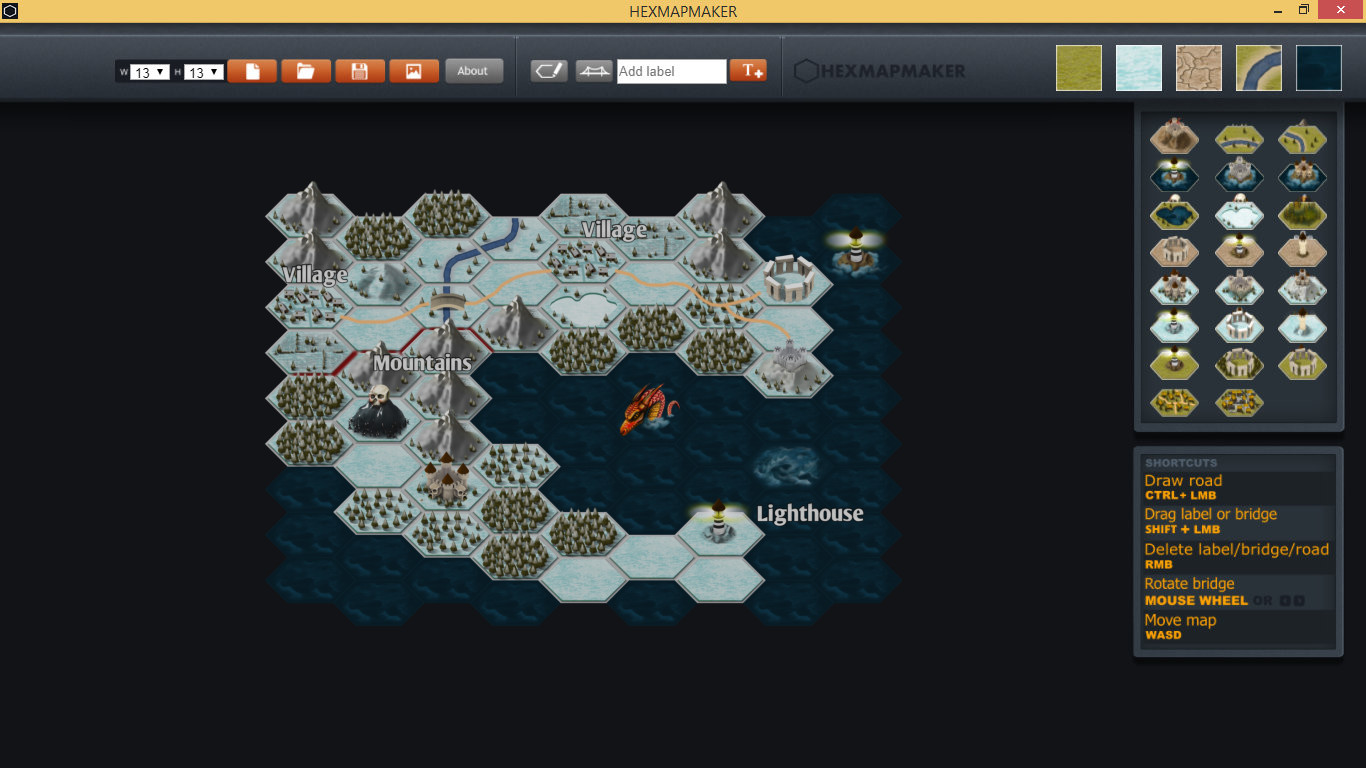Screen dimensions: 1366x768
Task: Select the eraser tool in the toolbar
Action: point(548,71)
